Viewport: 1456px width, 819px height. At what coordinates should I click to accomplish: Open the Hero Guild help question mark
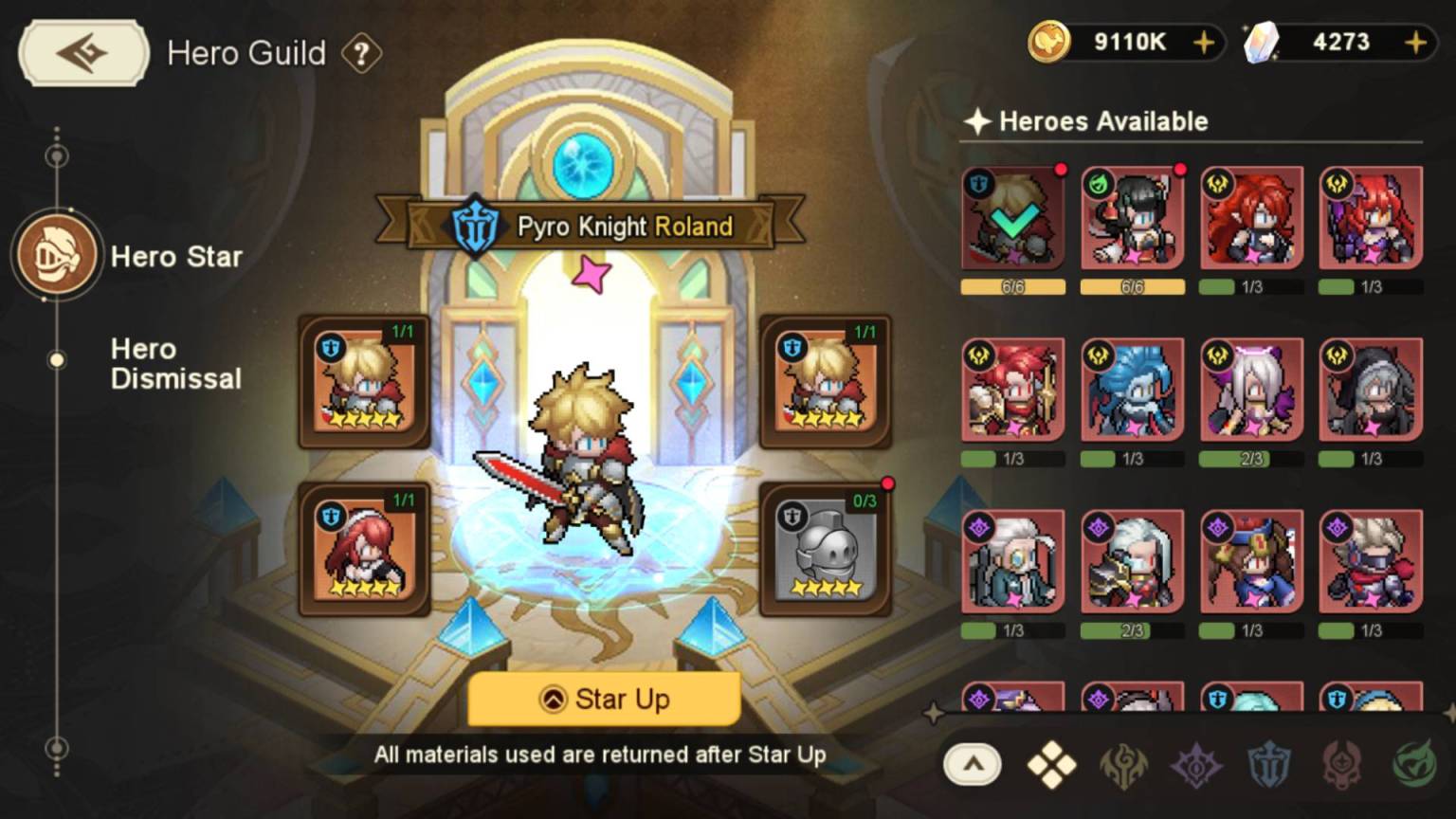(x=363, y=54)
